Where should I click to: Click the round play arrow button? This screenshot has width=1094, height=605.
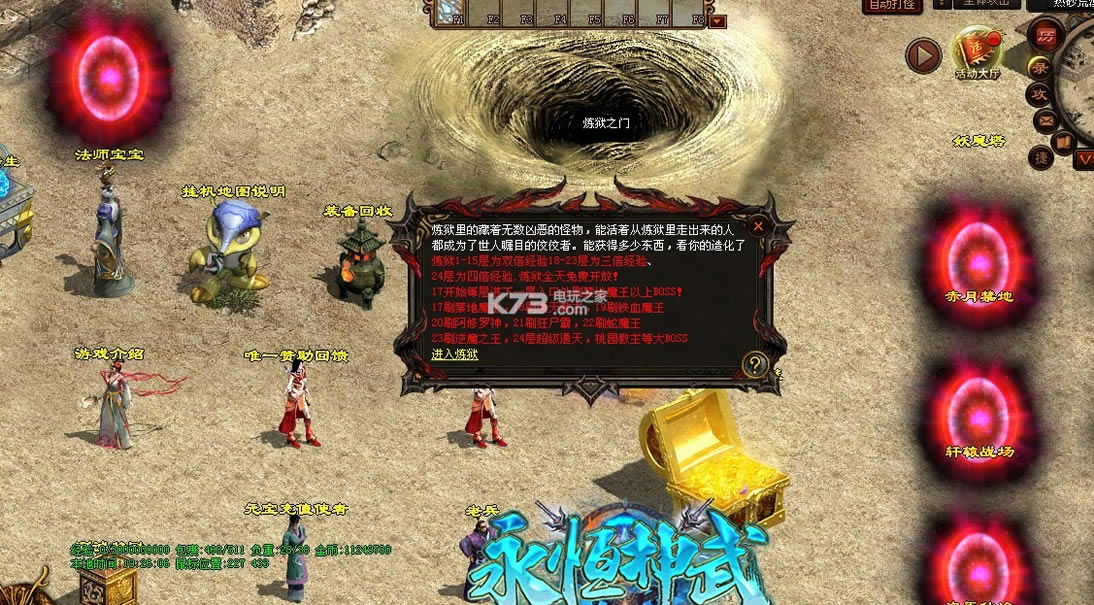(923, 55)
